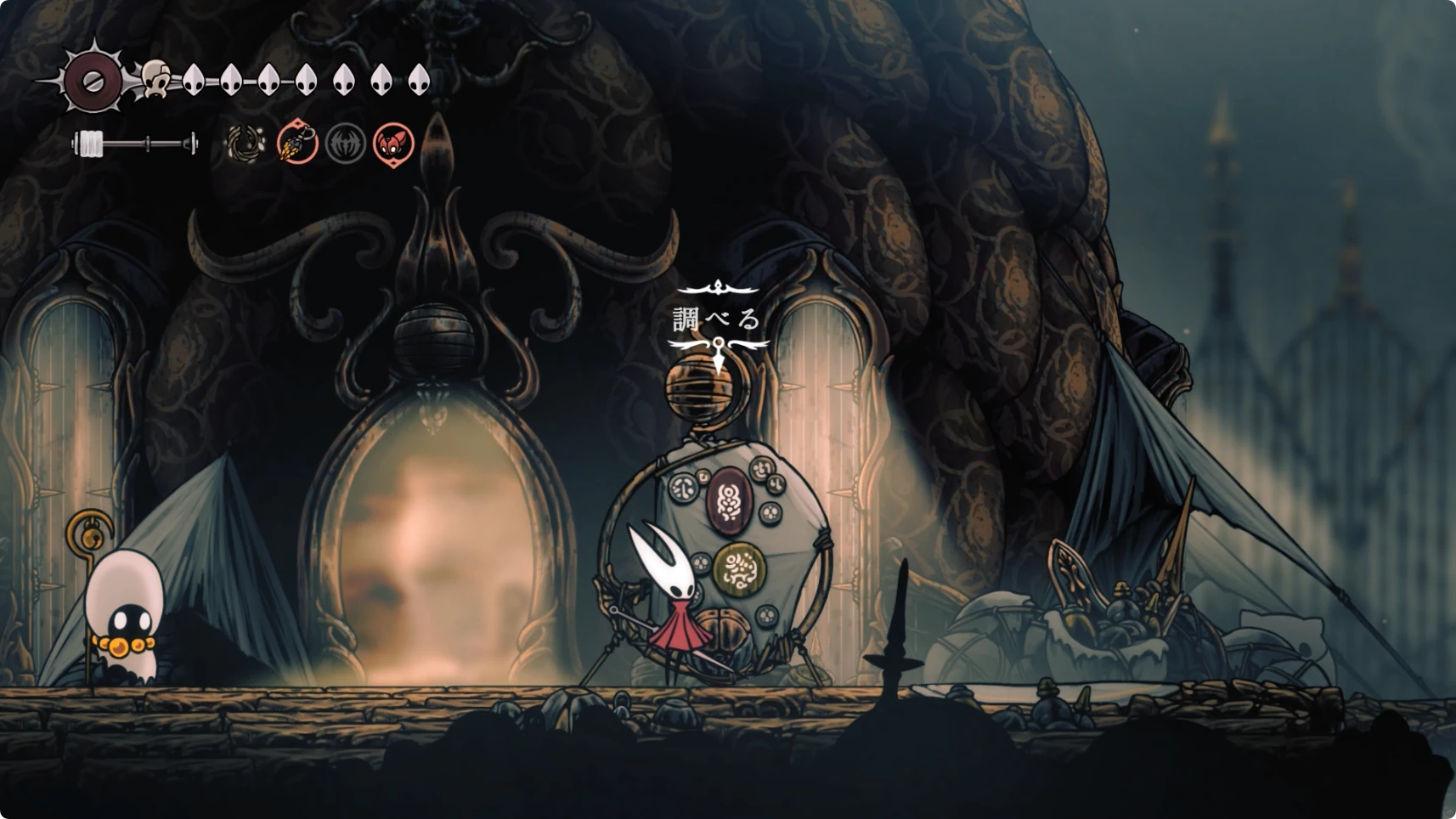The image size is (1456, 819).
Task: Click the 調べる inspect prompt
Action: click(x=717, y=320)
